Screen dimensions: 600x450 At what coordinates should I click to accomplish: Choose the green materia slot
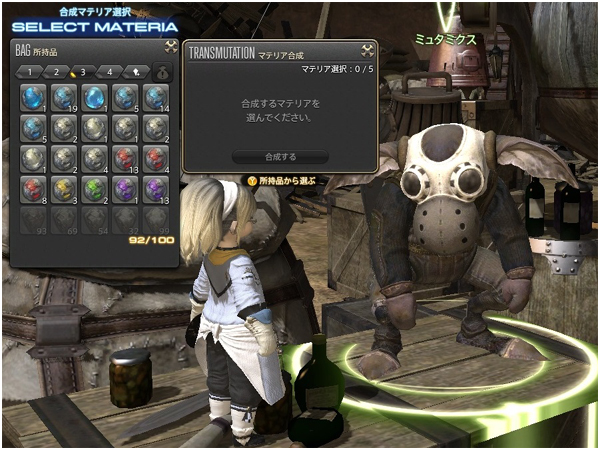[94, 189]
